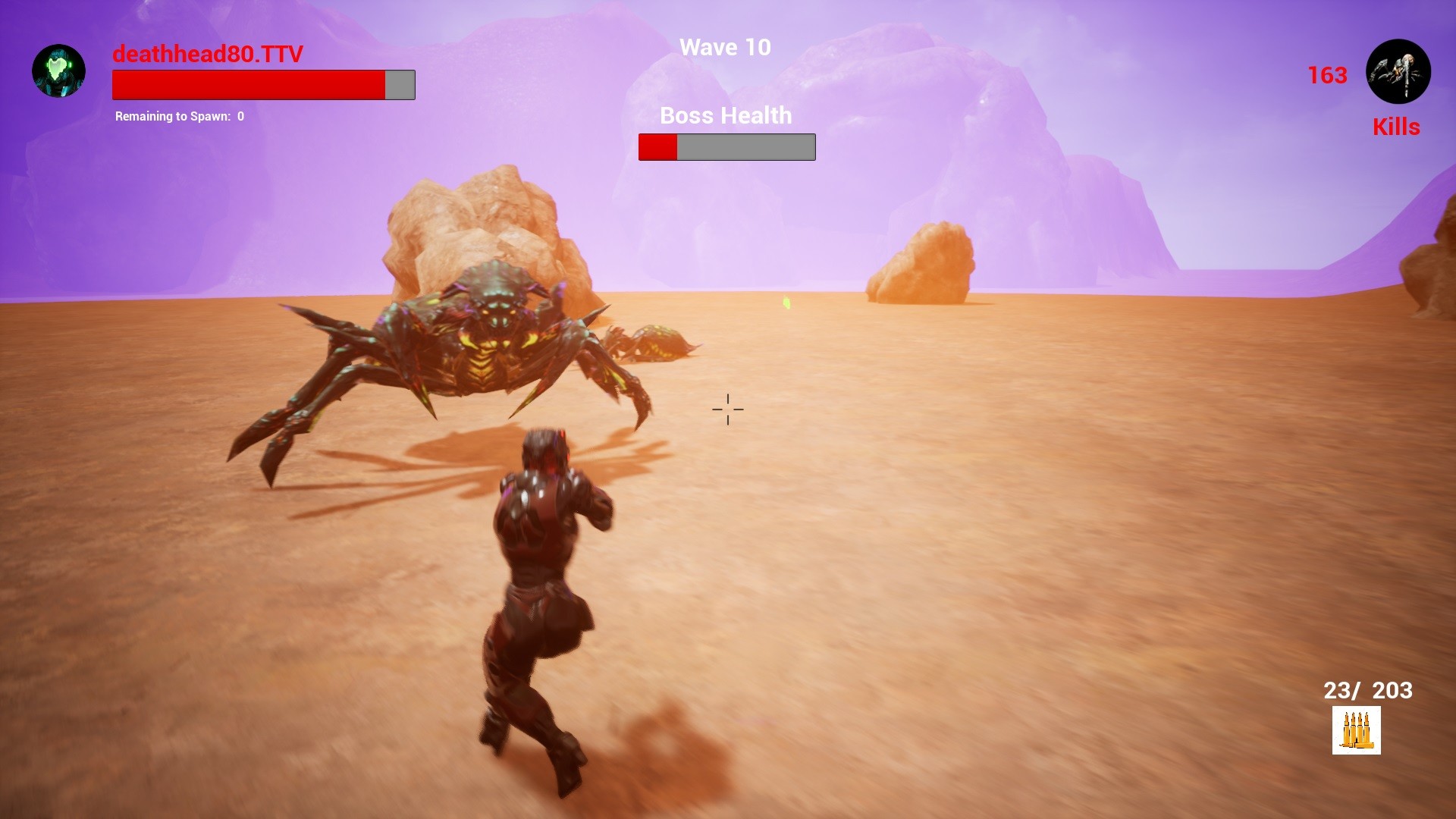Click the crosshair in screen center
The image size is (1456, 819).
pos(727,409)
